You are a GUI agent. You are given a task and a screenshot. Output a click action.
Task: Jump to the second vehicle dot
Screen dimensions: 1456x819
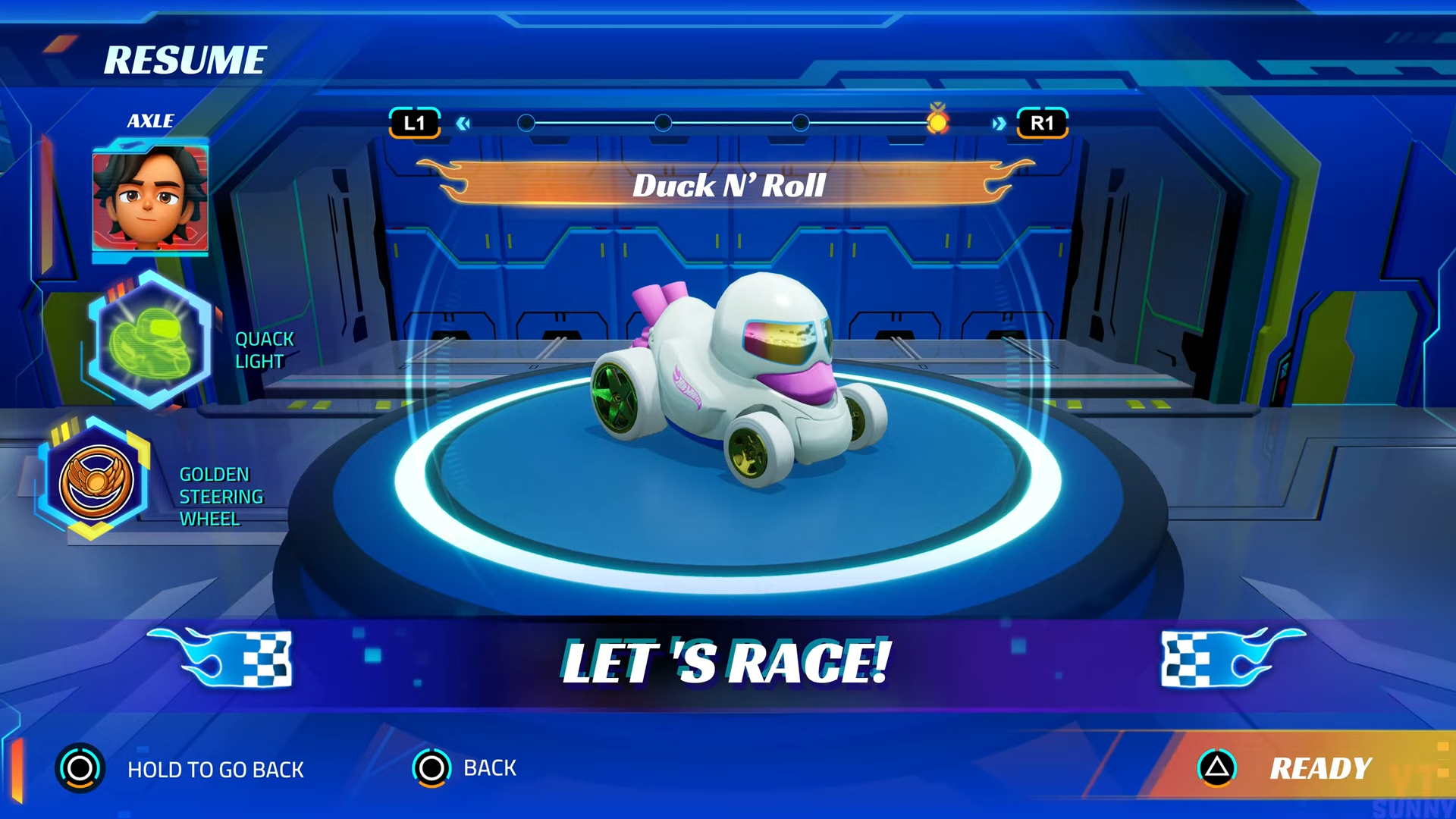click(663, 123)
